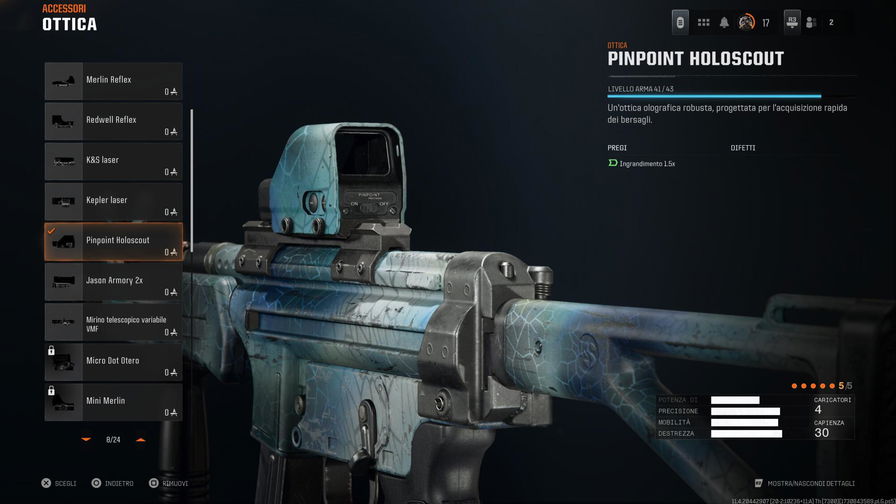The width and height of the screenshot is (896, 504).
Task: Choose the Redwell Reflex attachment
Action: (x=113, y=121)
